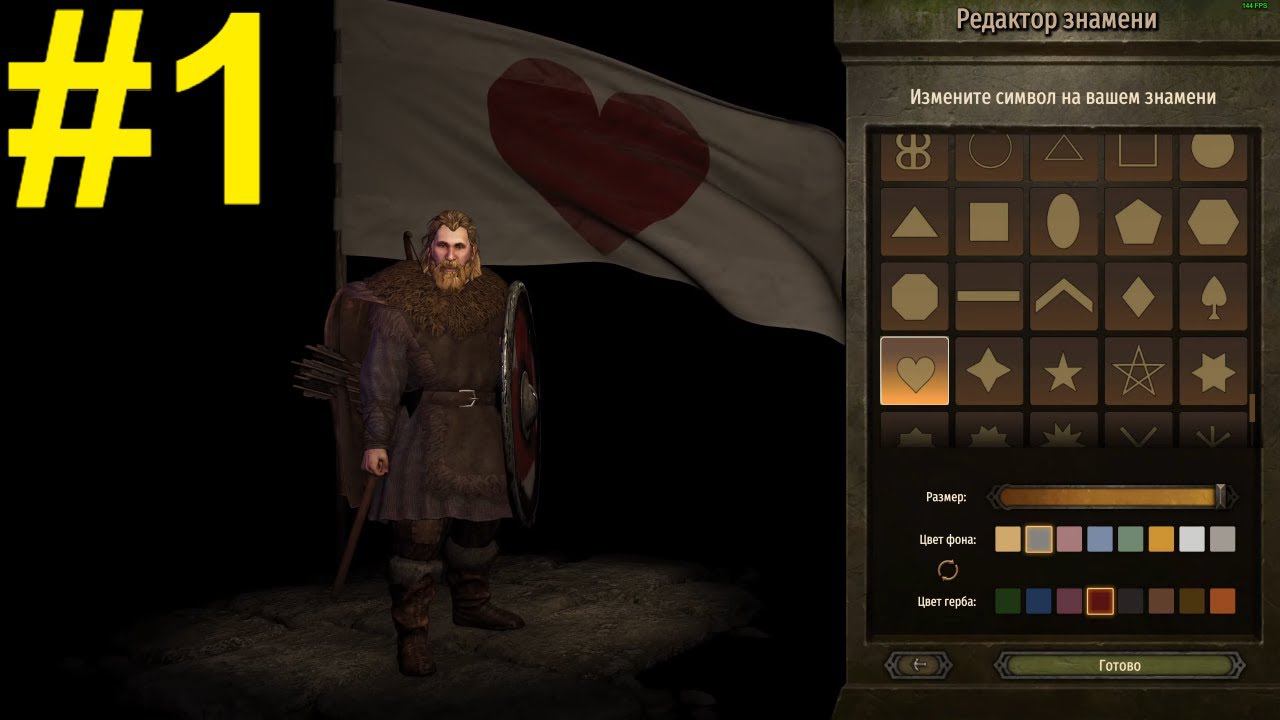The image size is (1280, 720).
Task: Select the triangle banner symbol
Action: point(914,222)
